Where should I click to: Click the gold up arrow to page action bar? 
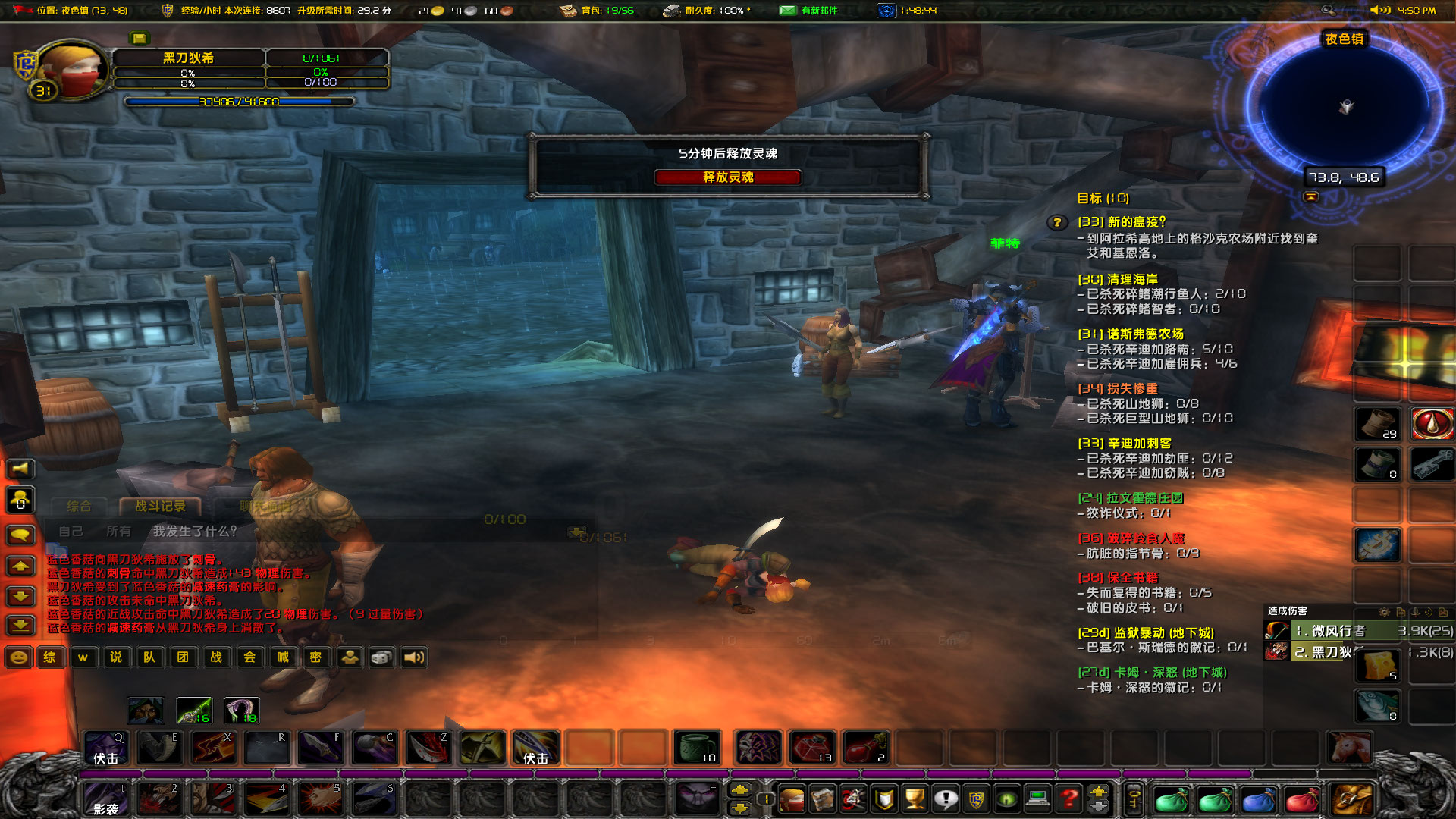pos(1098,791)
